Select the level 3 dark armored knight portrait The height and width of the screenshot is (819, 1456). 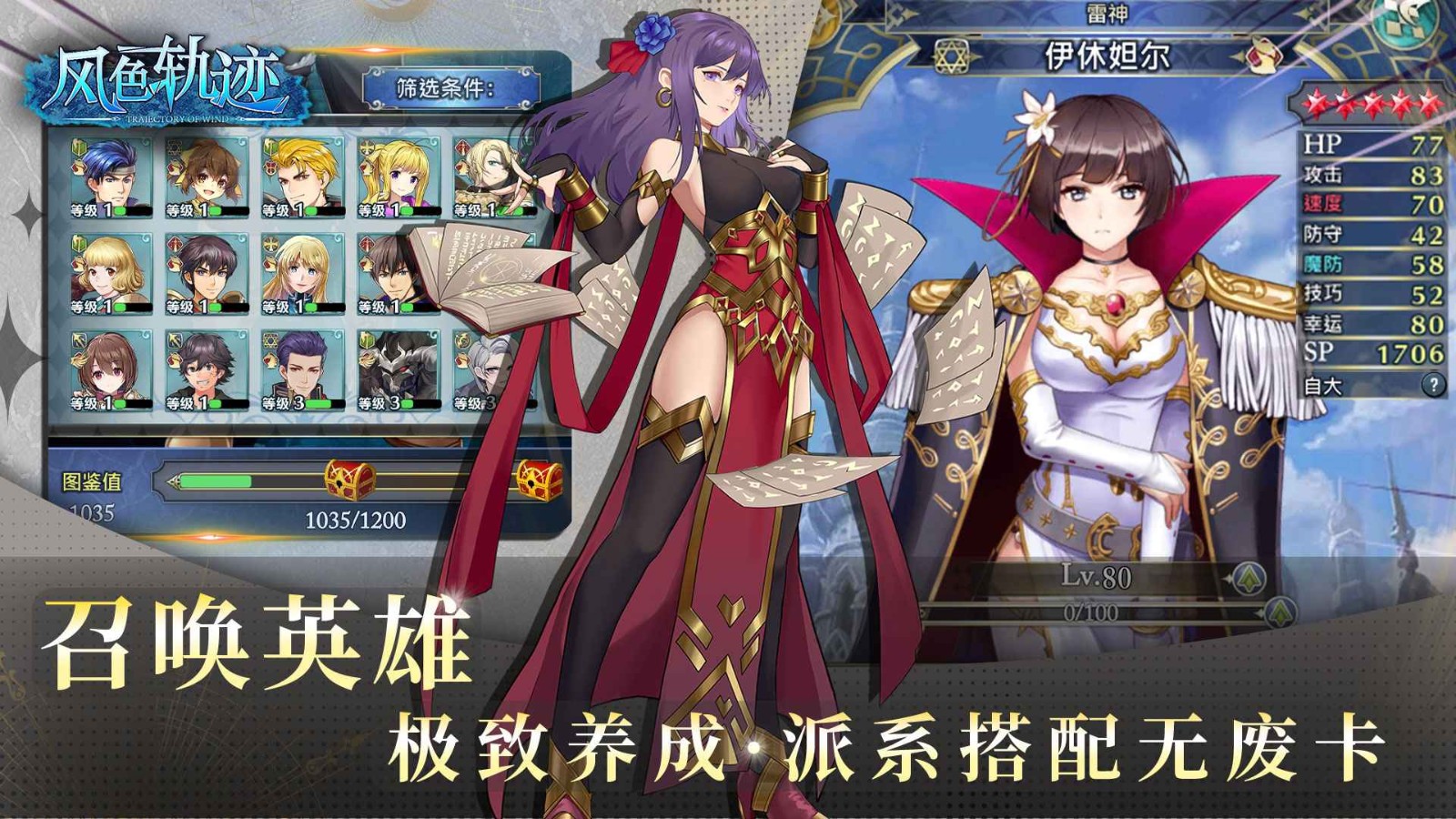[398, 367]
